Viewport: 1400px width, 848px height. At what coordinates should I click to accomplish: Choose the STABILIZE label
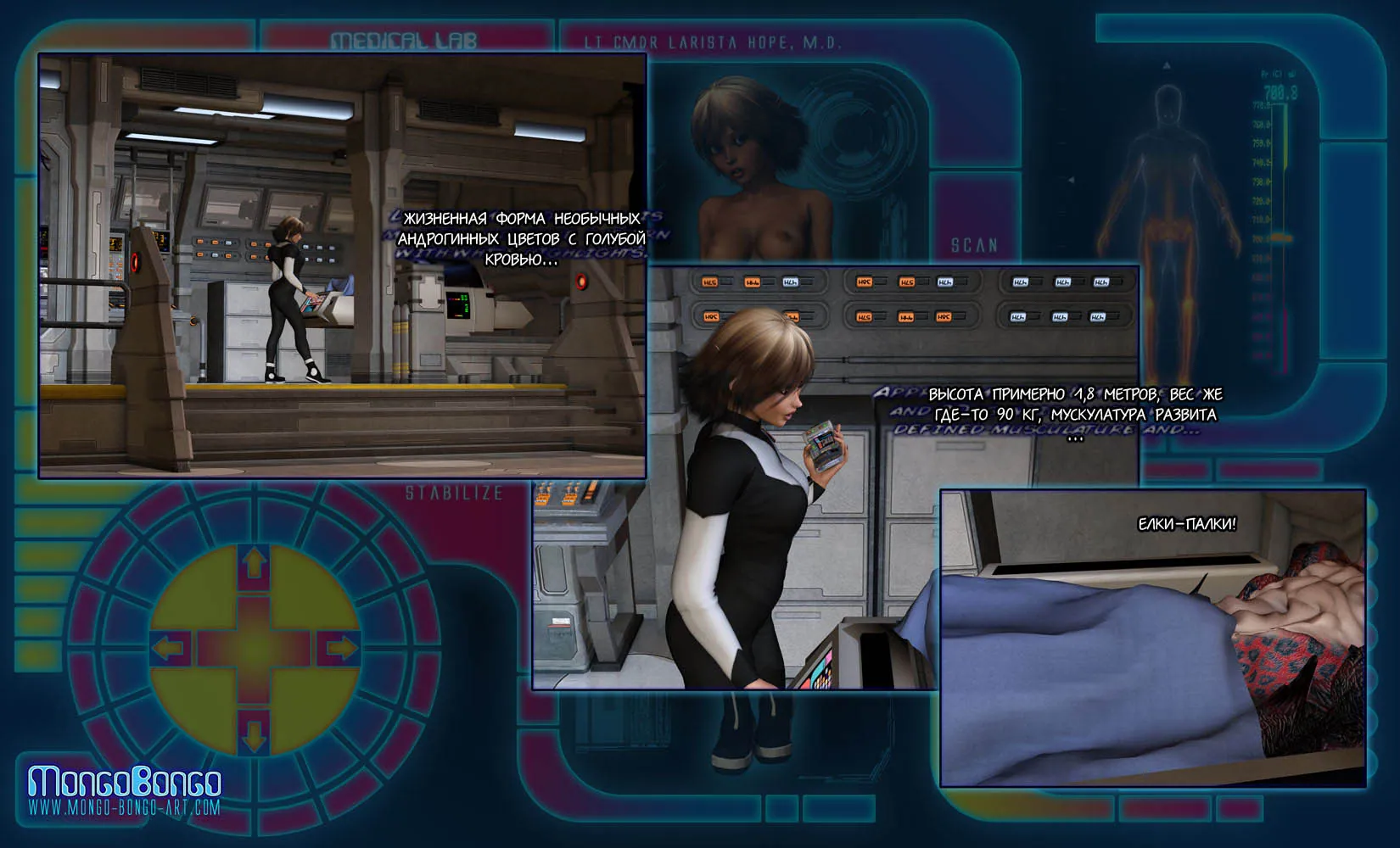tap(454, 493)
